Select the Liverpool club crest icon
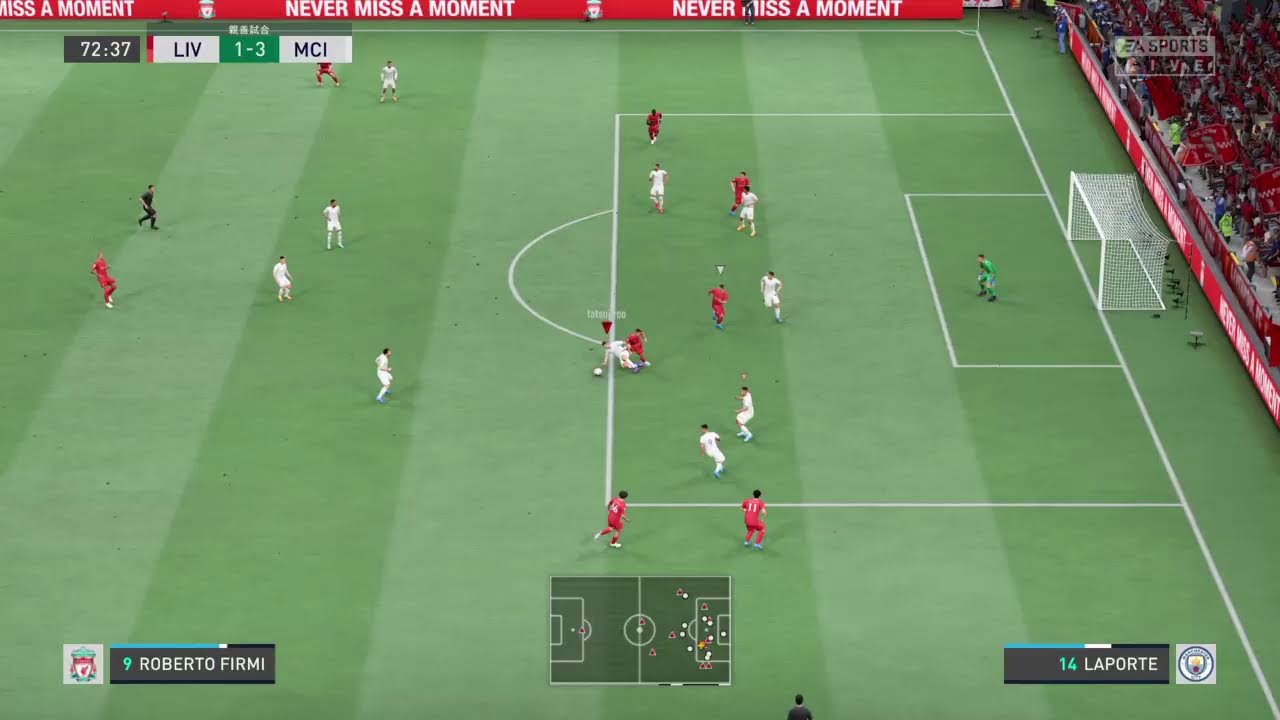Image resolution: width=1280 pixels, height=720 pixels. (x=83, y=664)
